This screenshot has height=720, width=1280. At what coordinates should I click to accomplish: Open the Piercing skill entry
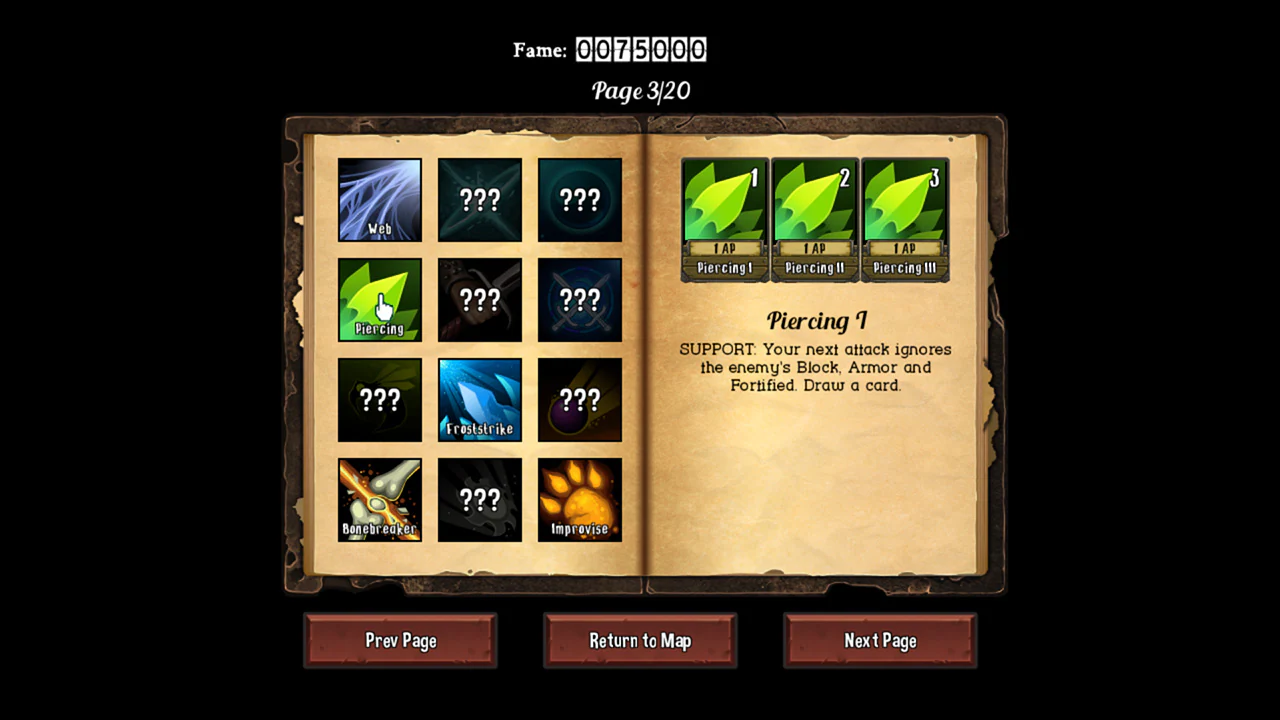point(379,299)
